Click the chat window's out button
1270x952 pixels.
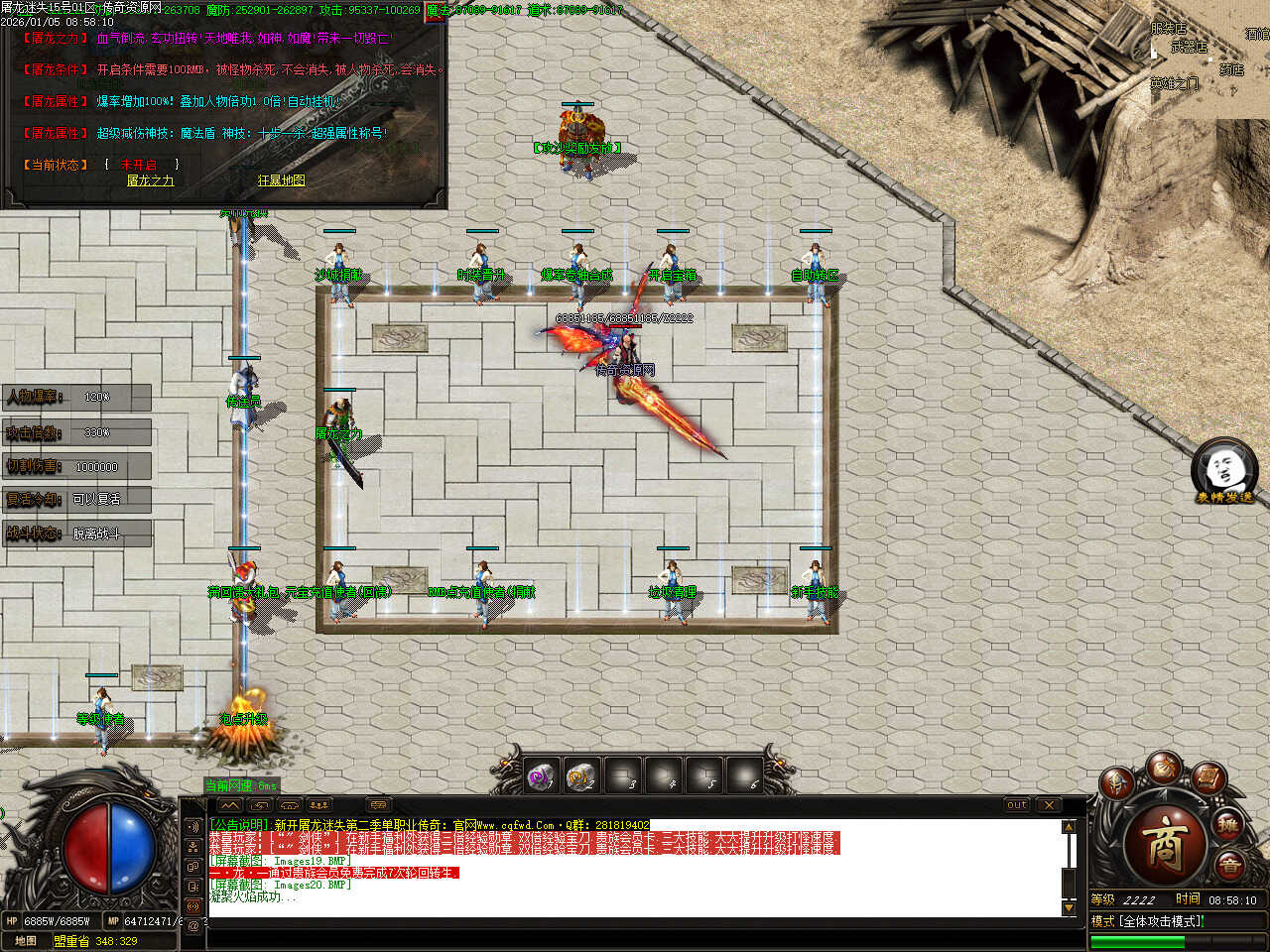click(1017, 805)
